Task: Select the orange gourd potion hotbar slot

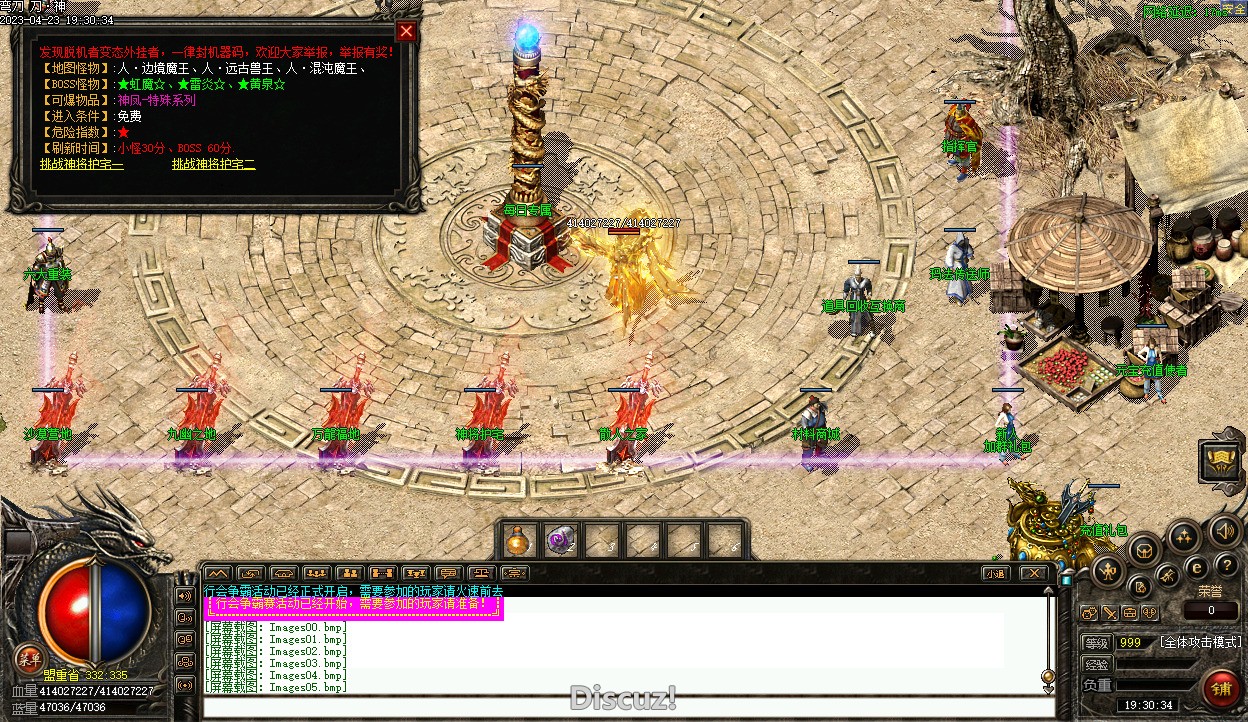Action: (517, 541)
